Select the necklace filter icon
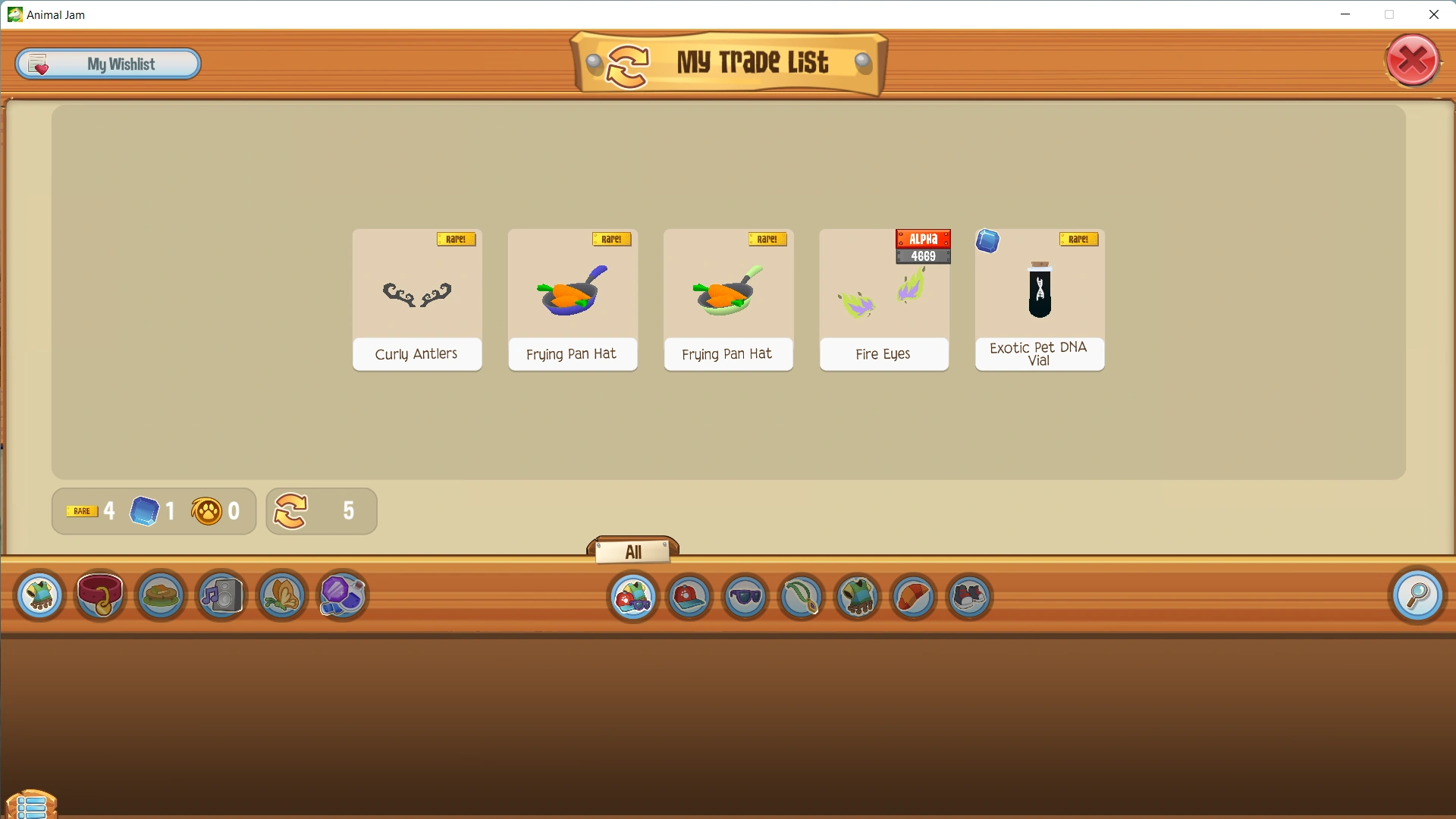Screen dimensions: 1456x819 [x=802, y=597]
